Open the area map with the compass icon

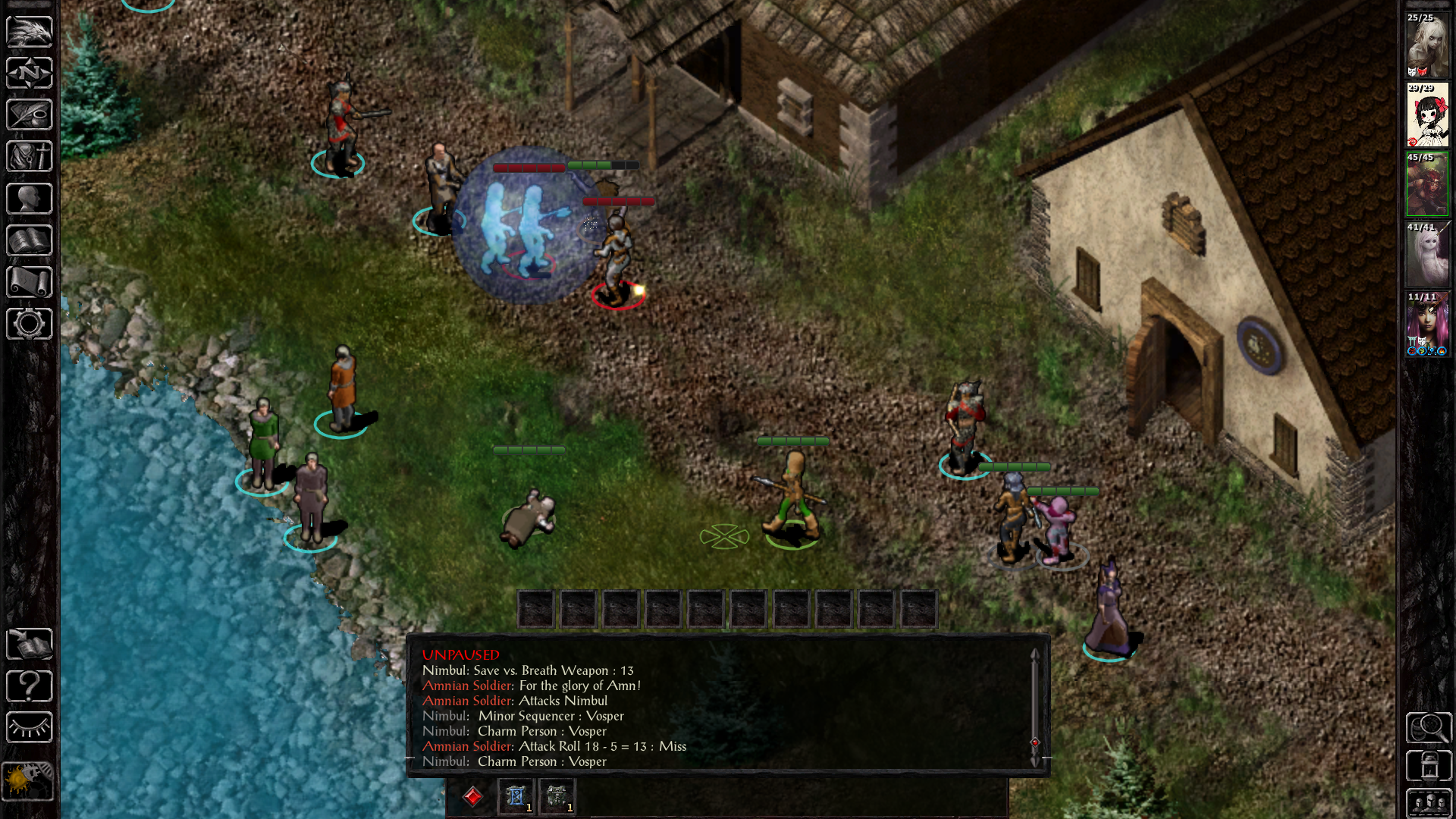[x=30, y=73]
